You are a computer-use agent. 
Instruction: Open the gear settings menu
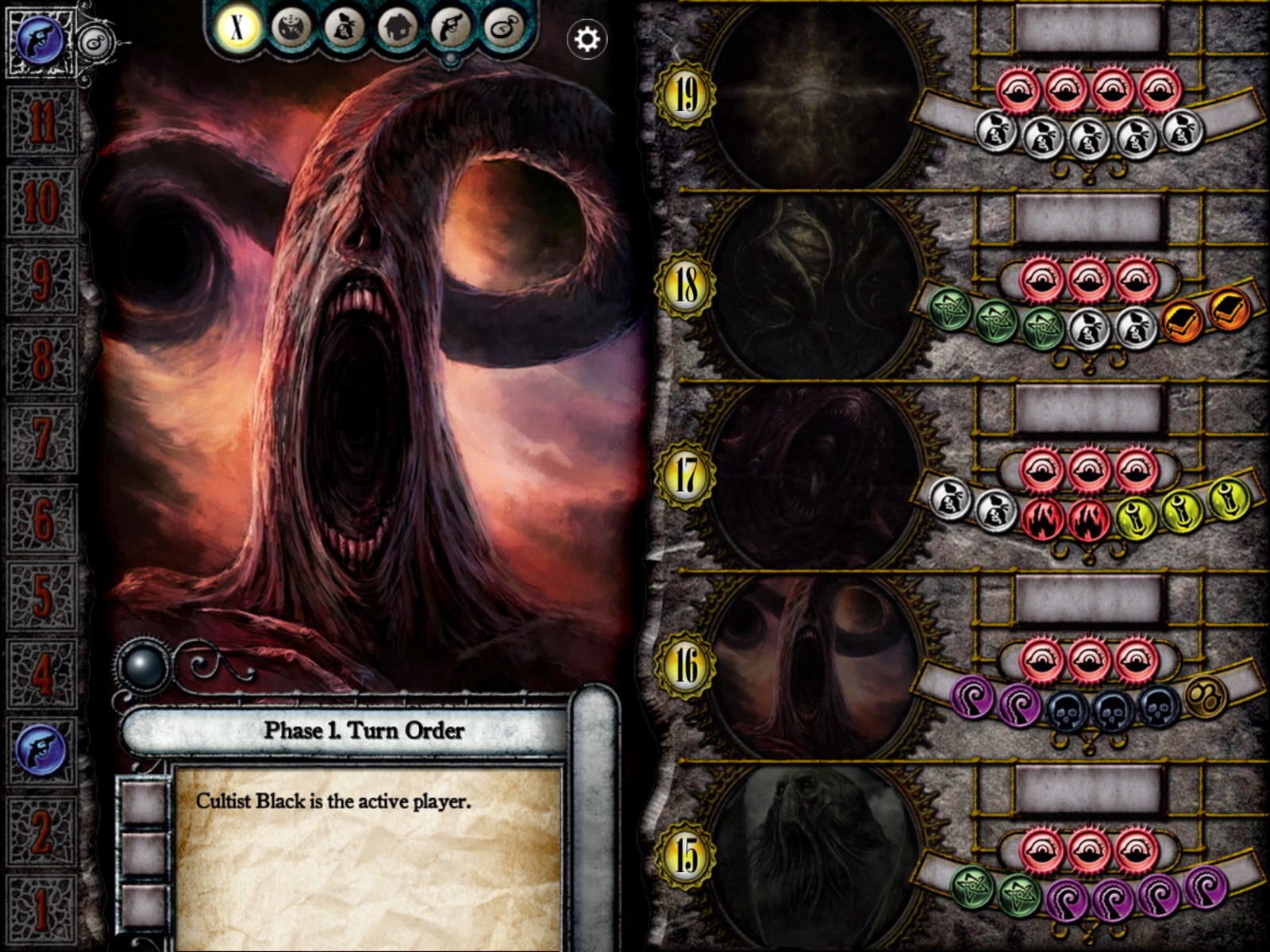587,38
